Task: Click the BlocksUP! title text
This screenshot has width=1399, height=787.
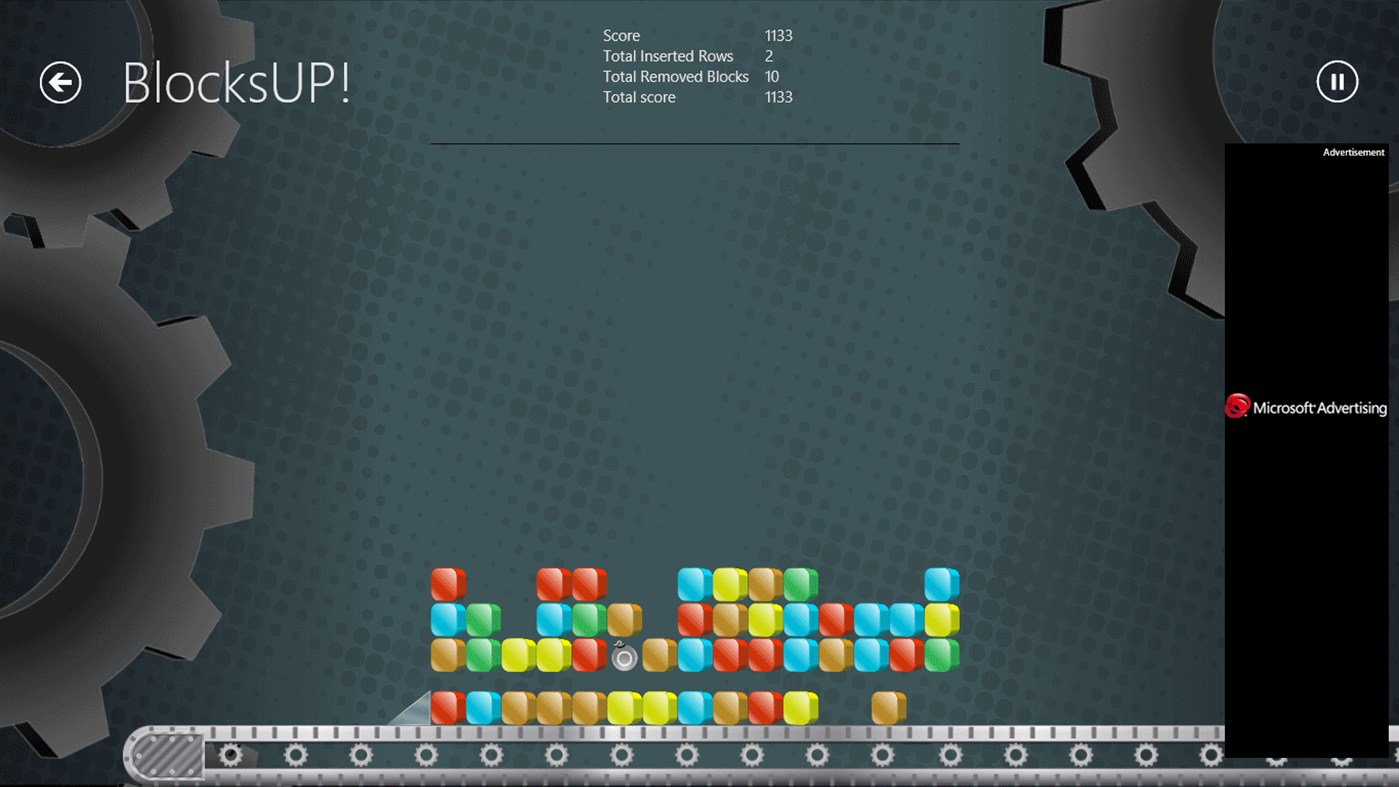Action: (236, 82)
